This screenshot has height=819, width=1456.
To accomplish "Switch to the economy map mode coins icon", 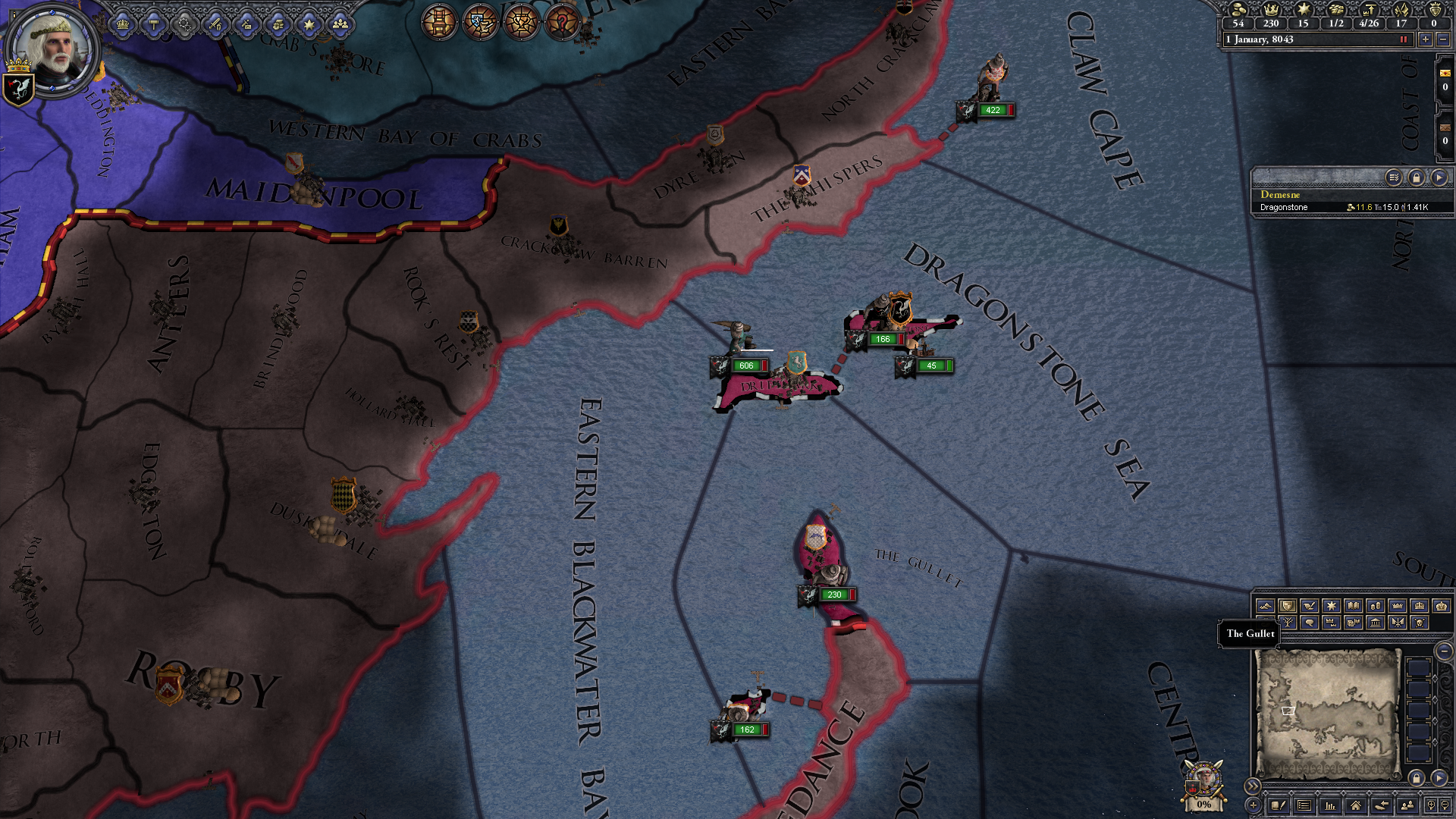I will click(1376, 605).
